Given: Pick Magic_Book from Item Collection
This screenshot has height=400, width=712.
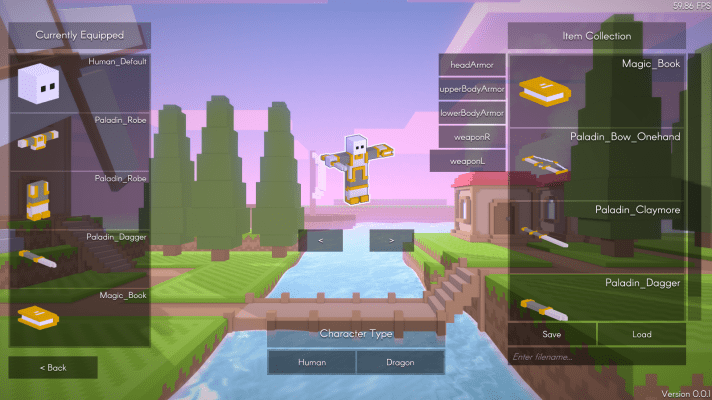Looking at the screenshot, I should click(x=597, y=90).
